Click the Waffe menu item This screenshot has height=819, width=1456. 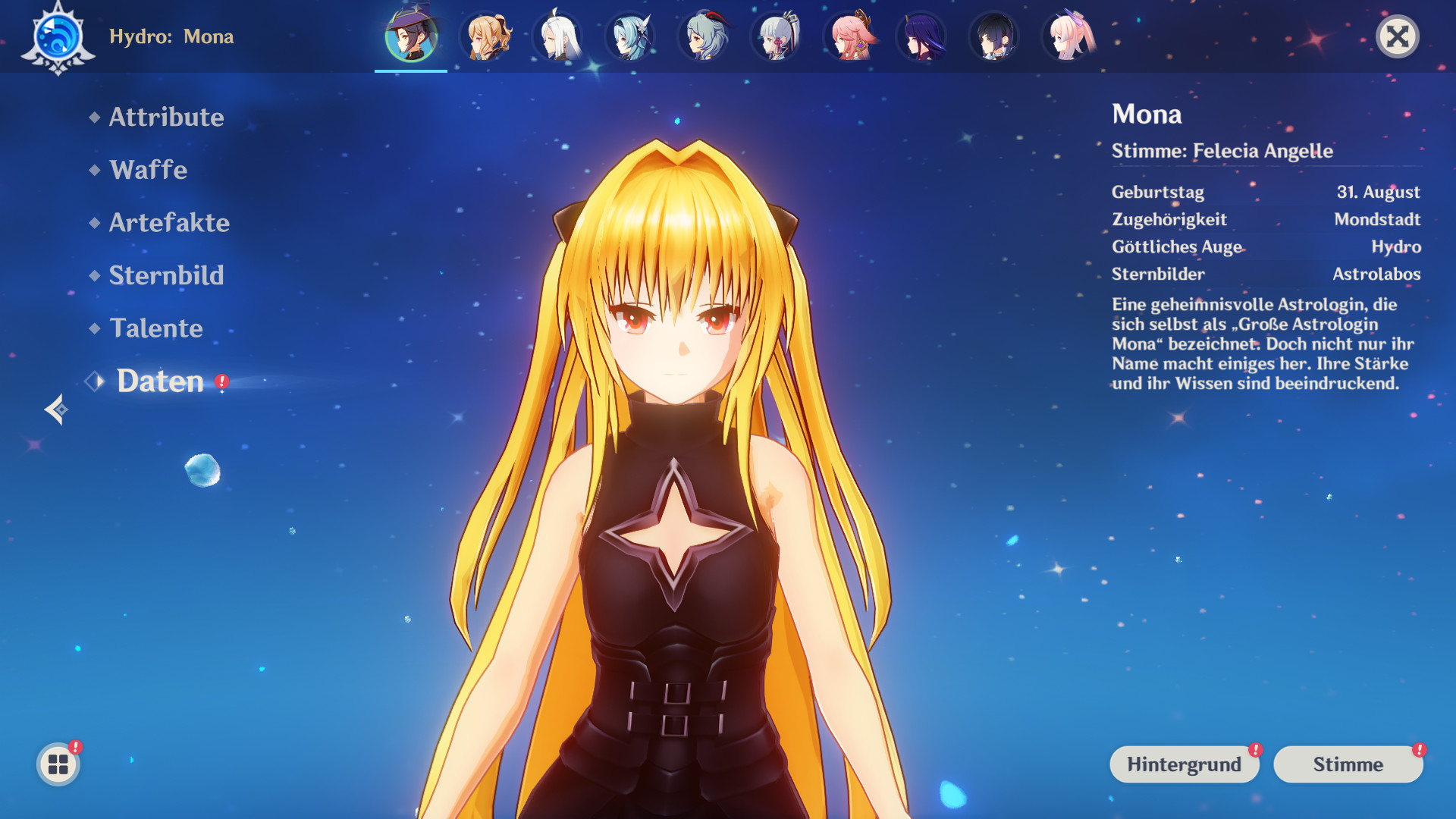149,170
